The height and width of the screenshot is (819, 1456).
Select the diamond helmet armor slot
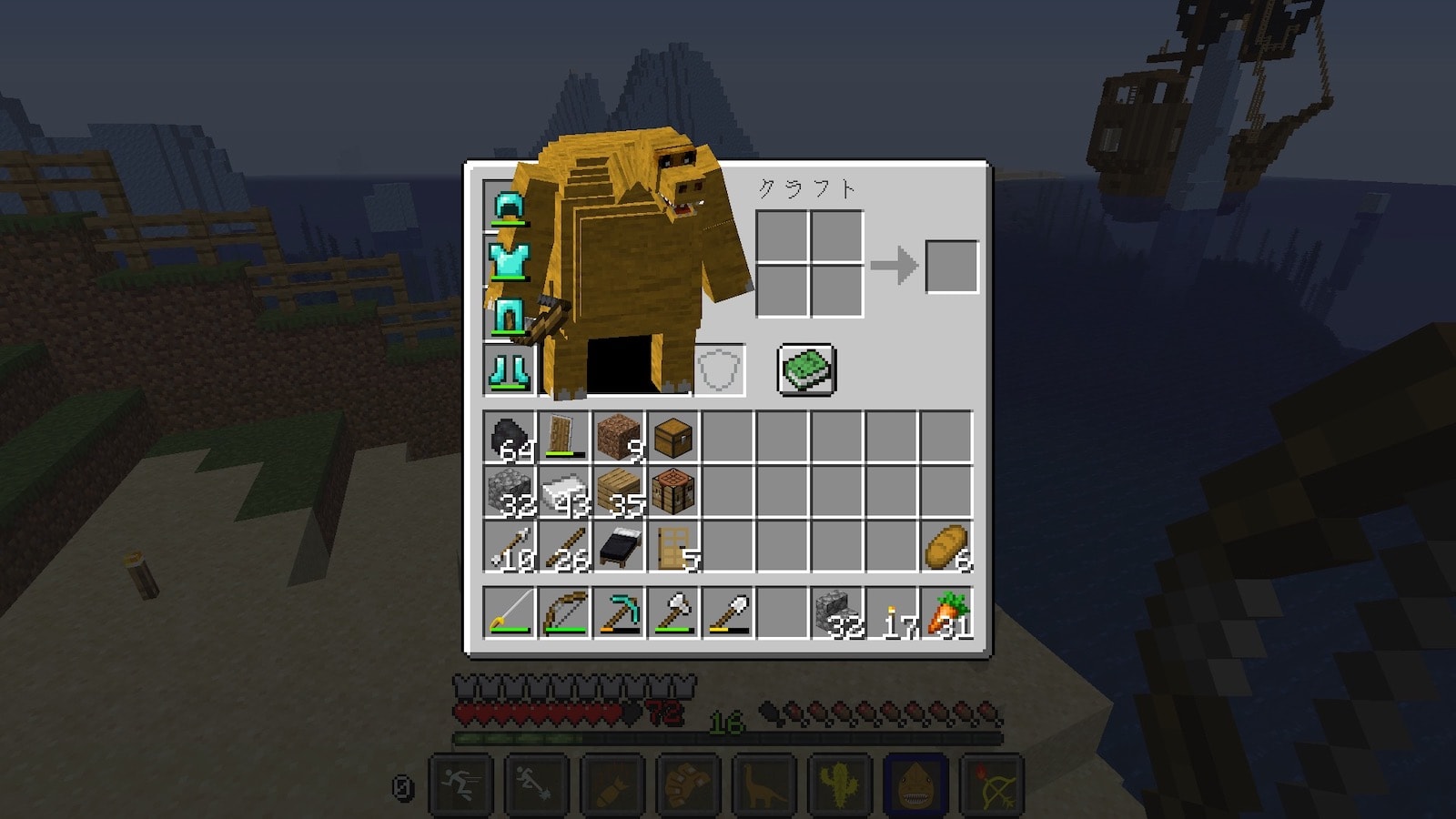point(510,206)
